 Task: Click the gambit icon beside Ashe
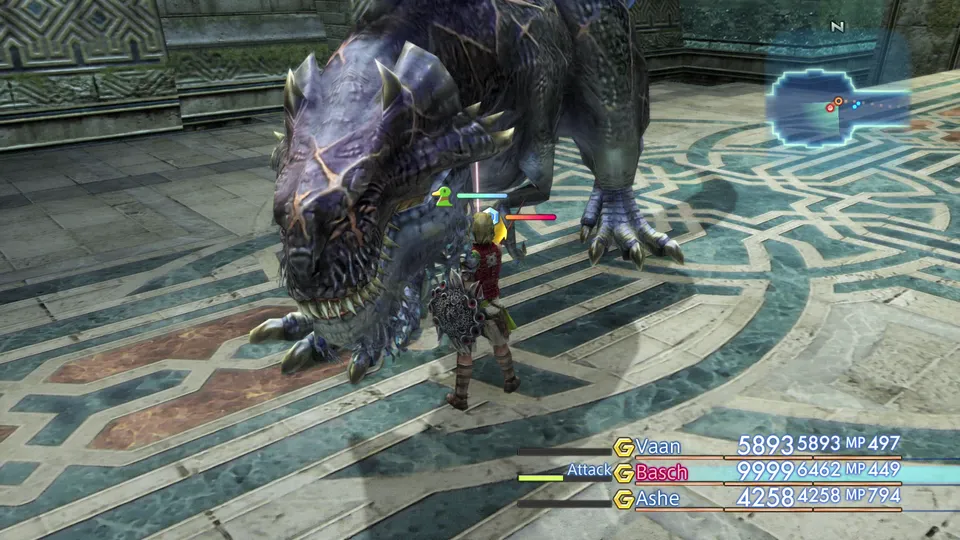click(624, 498)
